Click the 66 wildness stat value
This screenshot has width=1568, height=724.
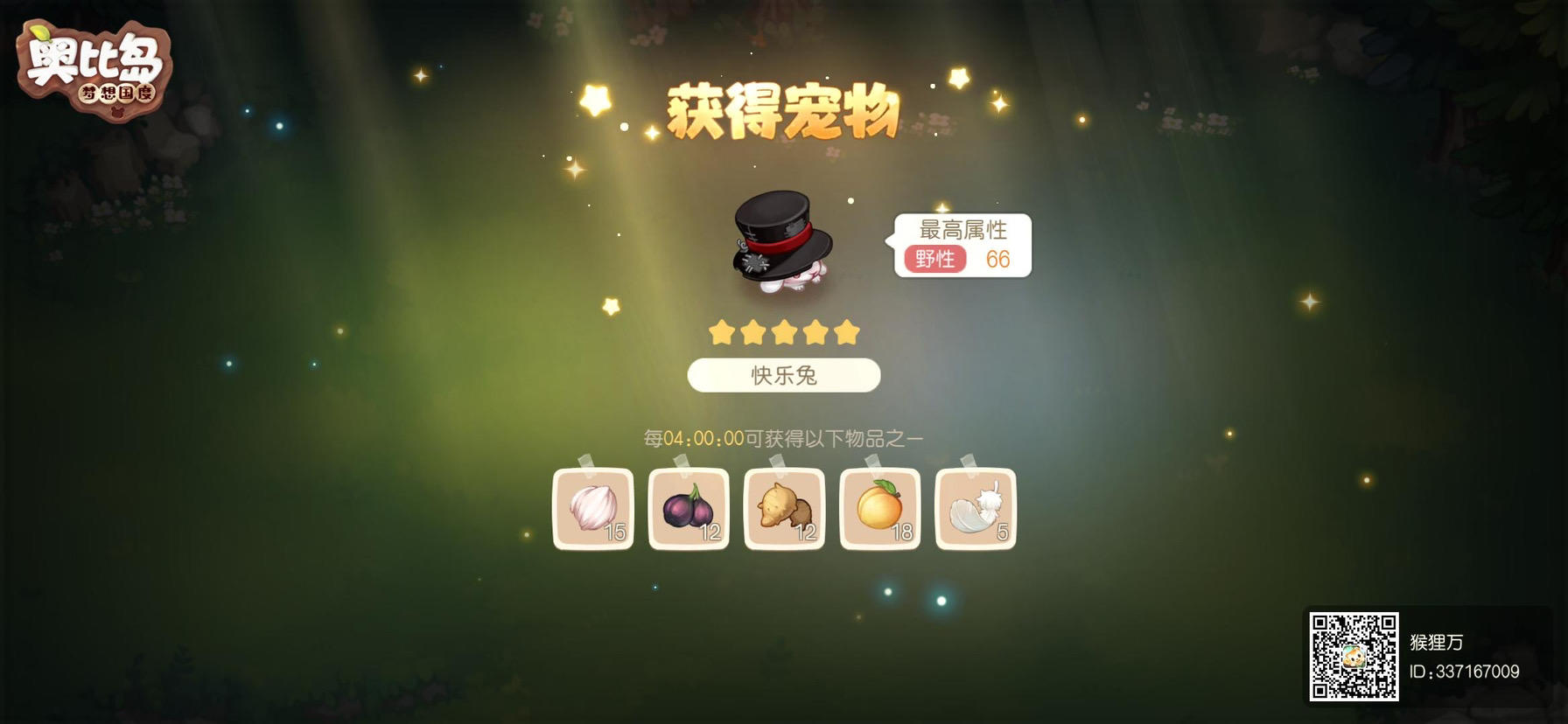(1000, 260)
